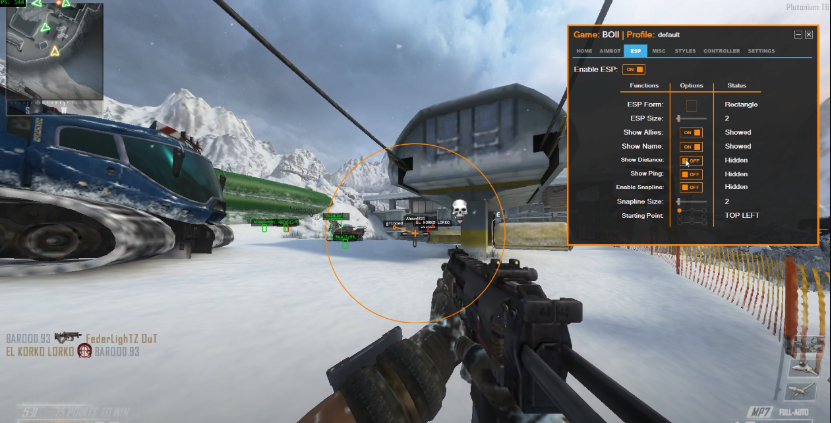Enable the Show Distance toggle

[x=691, y=160]
